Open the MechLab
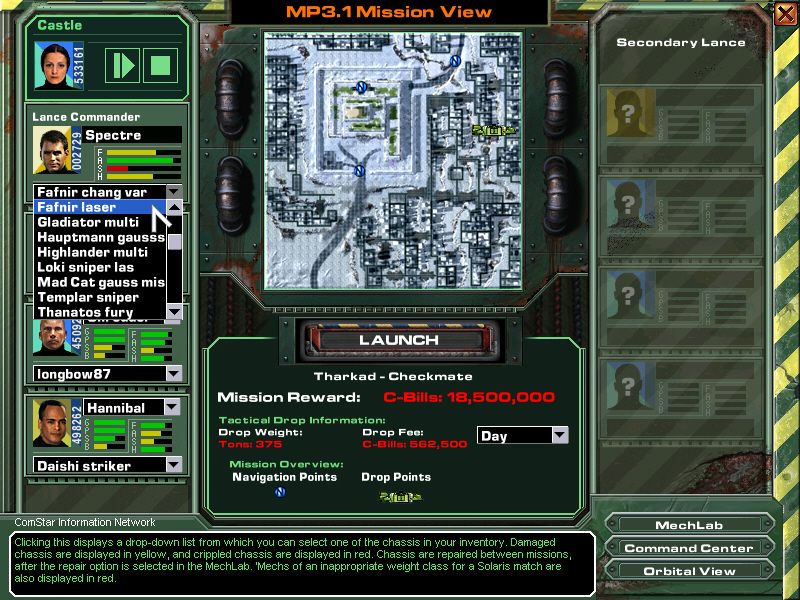 (689, 525)
